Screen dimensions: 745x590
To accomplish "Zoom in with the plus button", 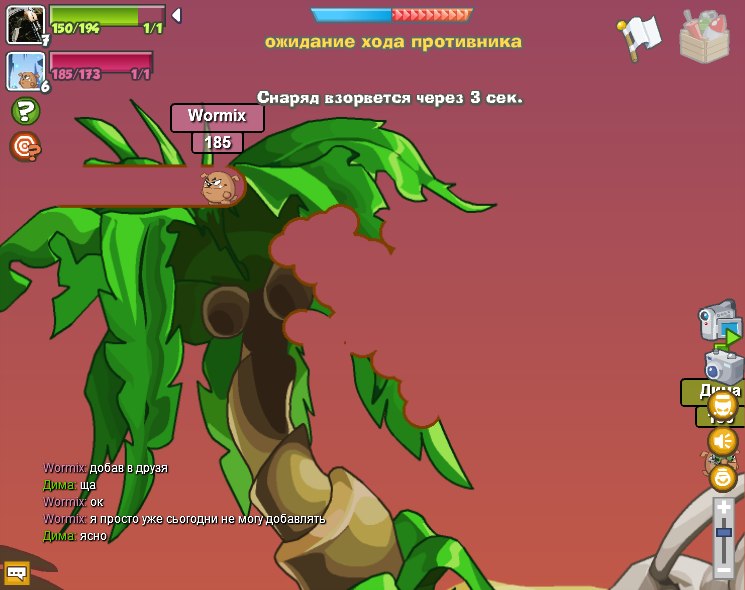I will click(x=723, y=508).
